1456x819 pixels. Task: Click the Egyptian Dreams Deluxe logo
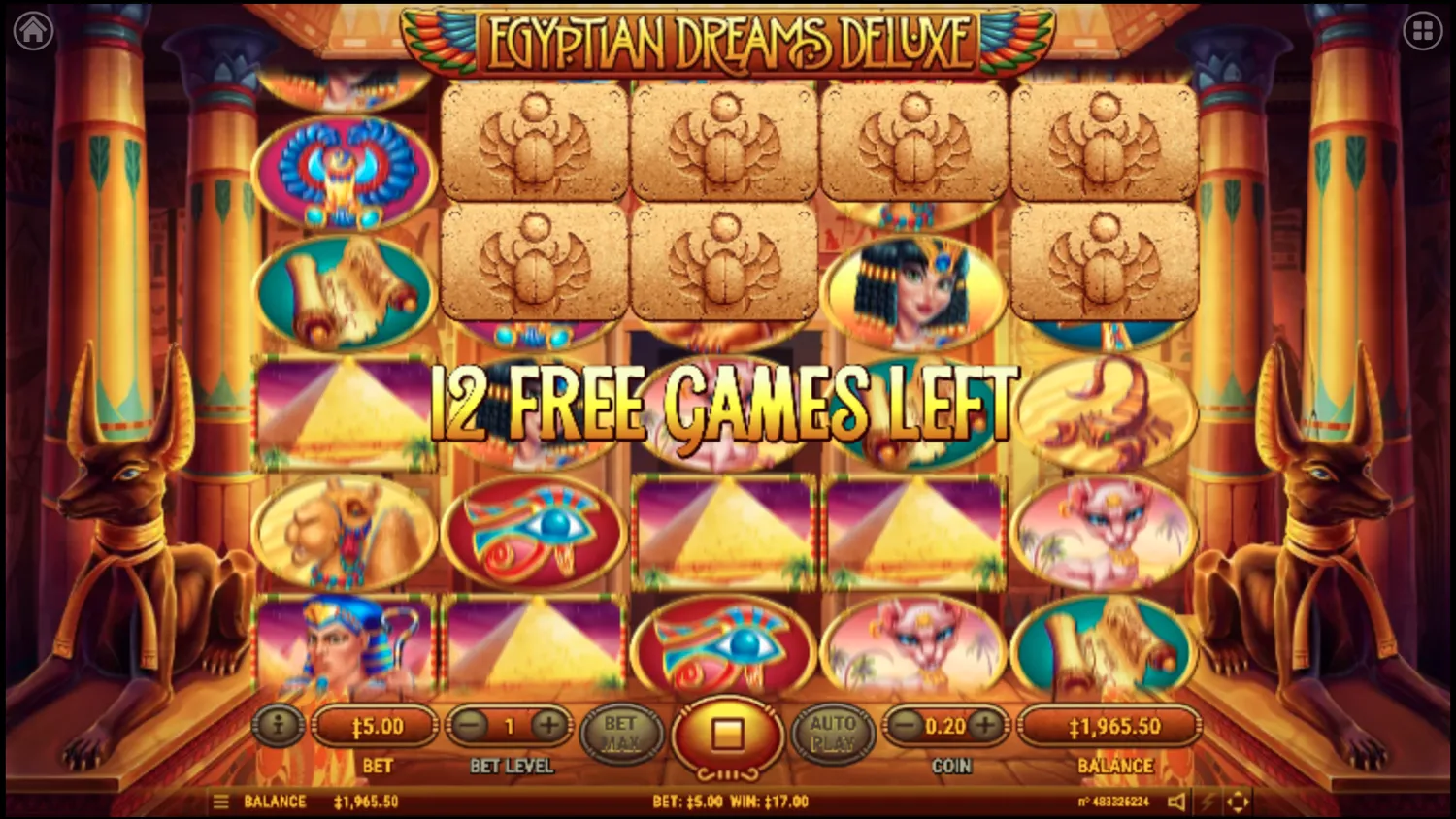click(728, 41)
